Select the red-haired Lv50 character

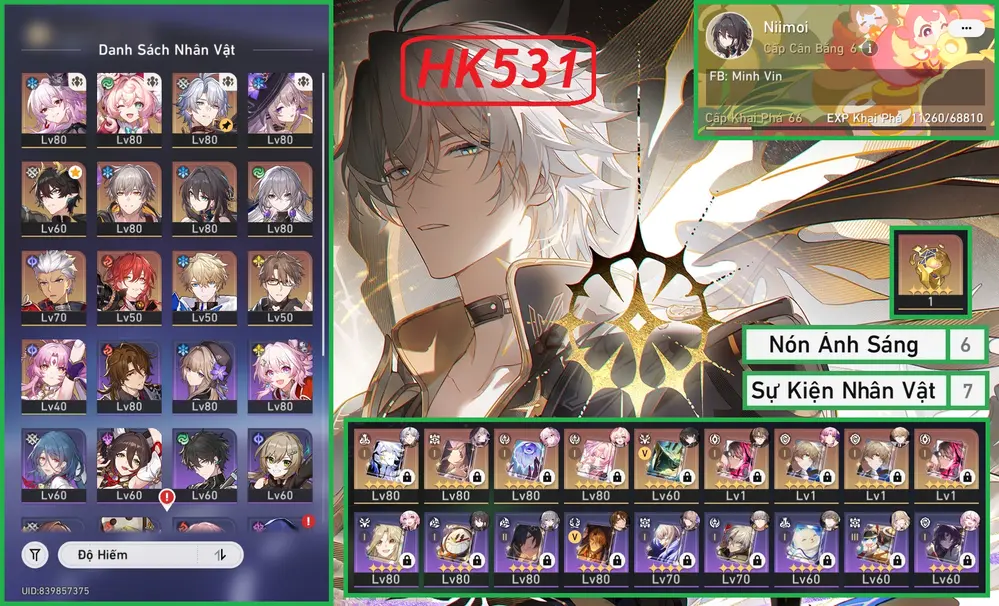129,285
